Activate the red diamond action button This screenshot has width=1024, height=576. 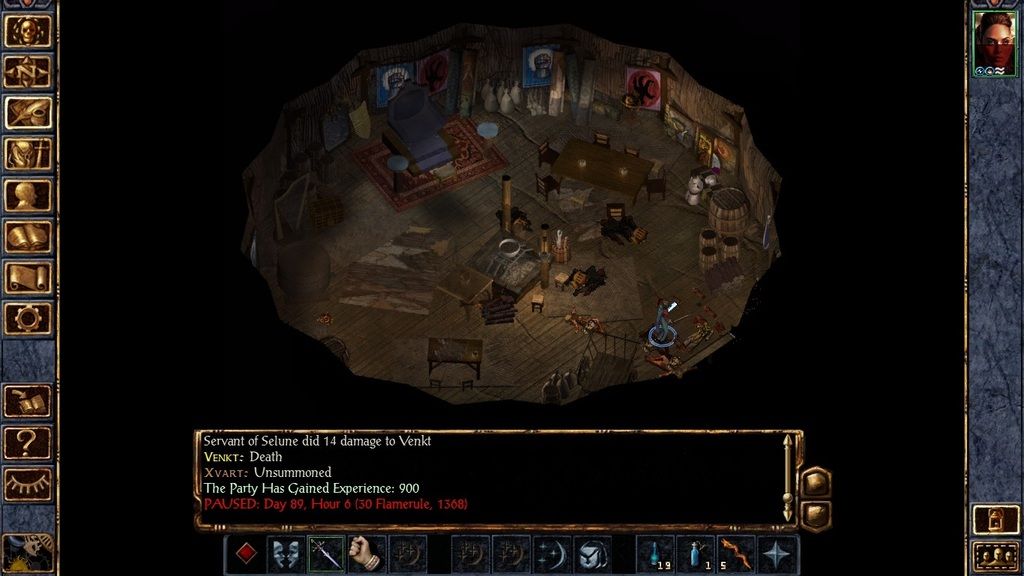click(x=245, y=554)
